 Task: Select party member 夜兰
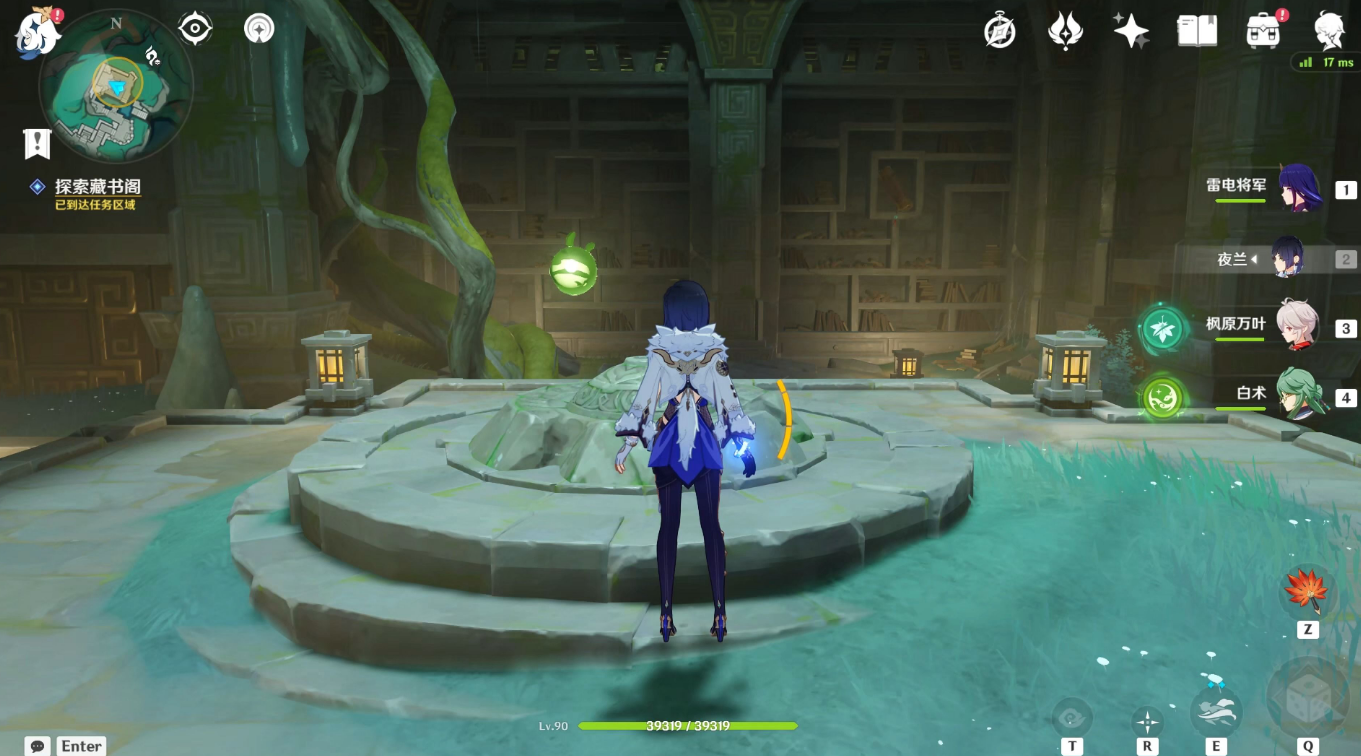(1287, 259)
